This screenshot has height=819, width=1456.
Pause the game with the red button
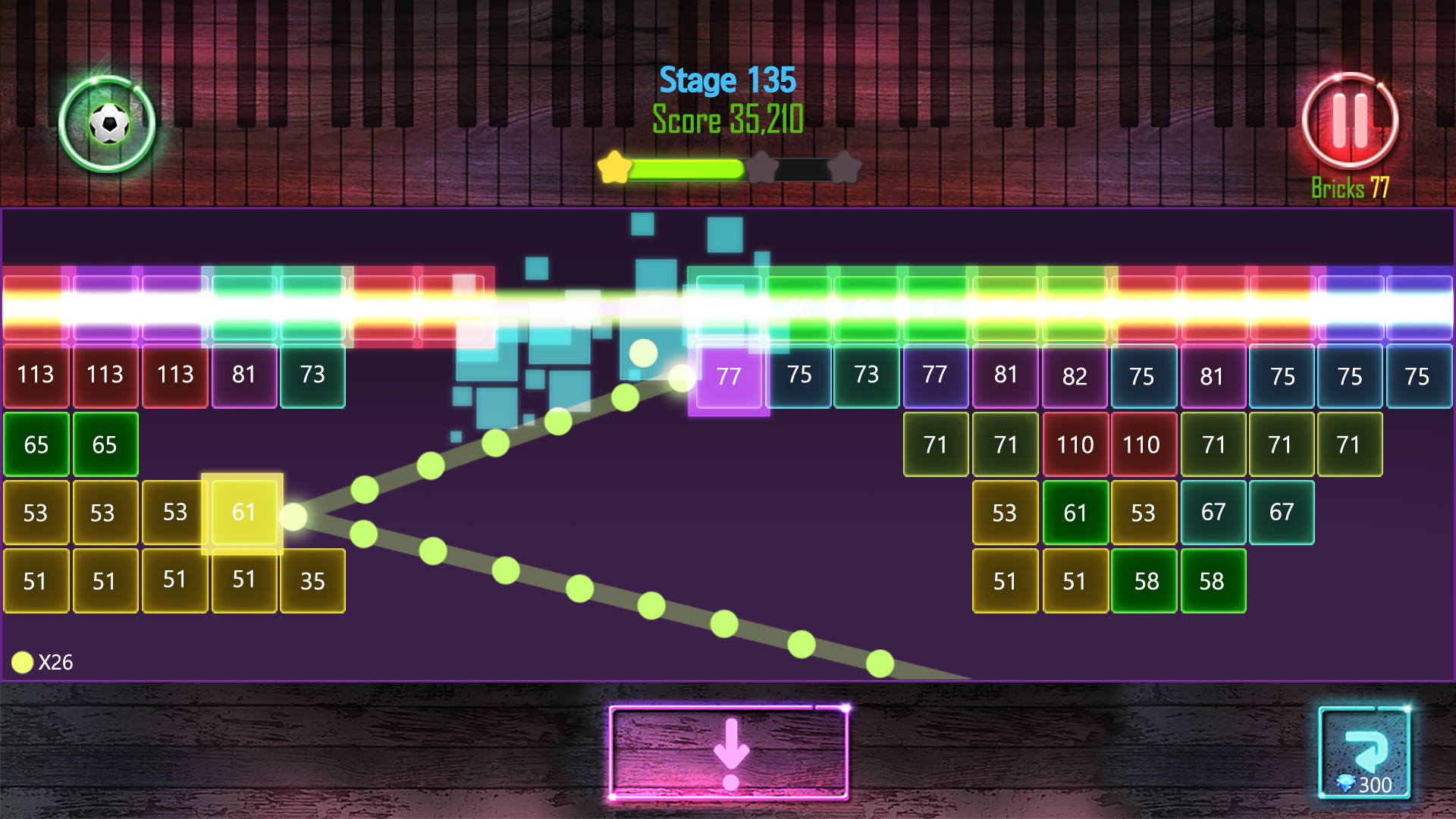pyautogui.click(x=1350, y=121)
